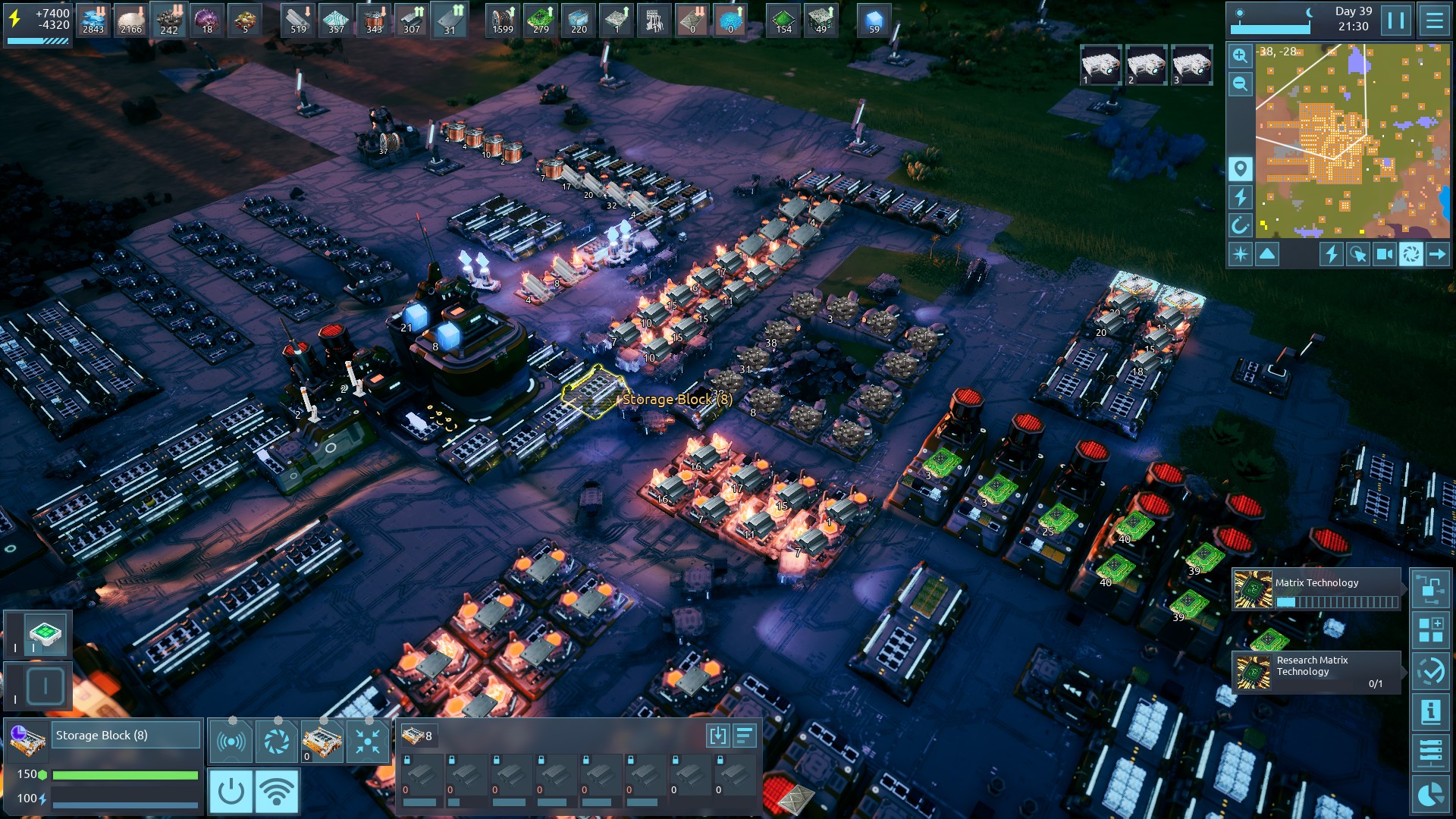Toggle the power button for Storage Block
Image resolution: width=1456 pixels, height=819 pixels.
(231, 791)
